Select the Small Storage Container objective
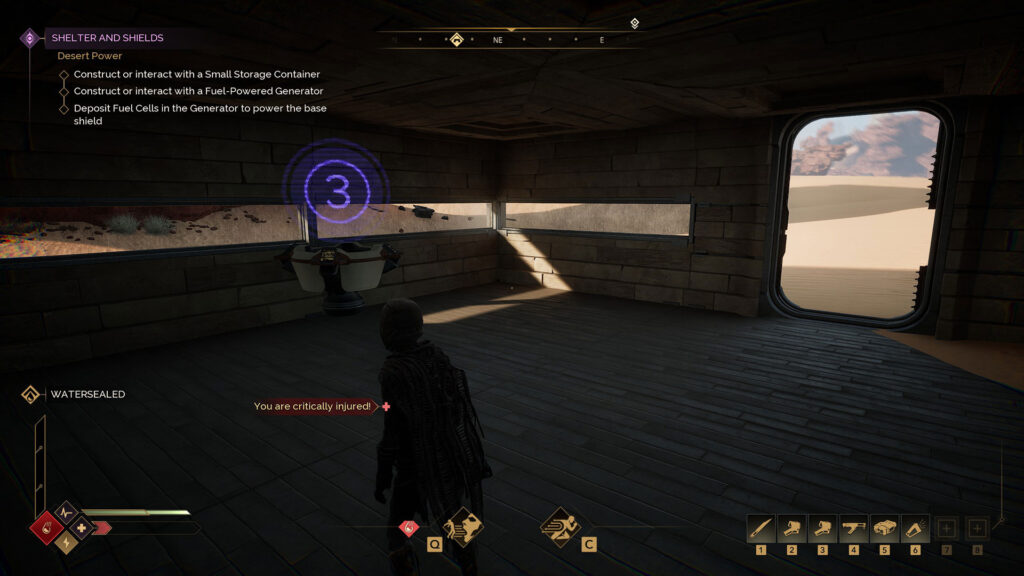Image resolution: width=1024 pixels, height=576 pixels. (196, 74)
